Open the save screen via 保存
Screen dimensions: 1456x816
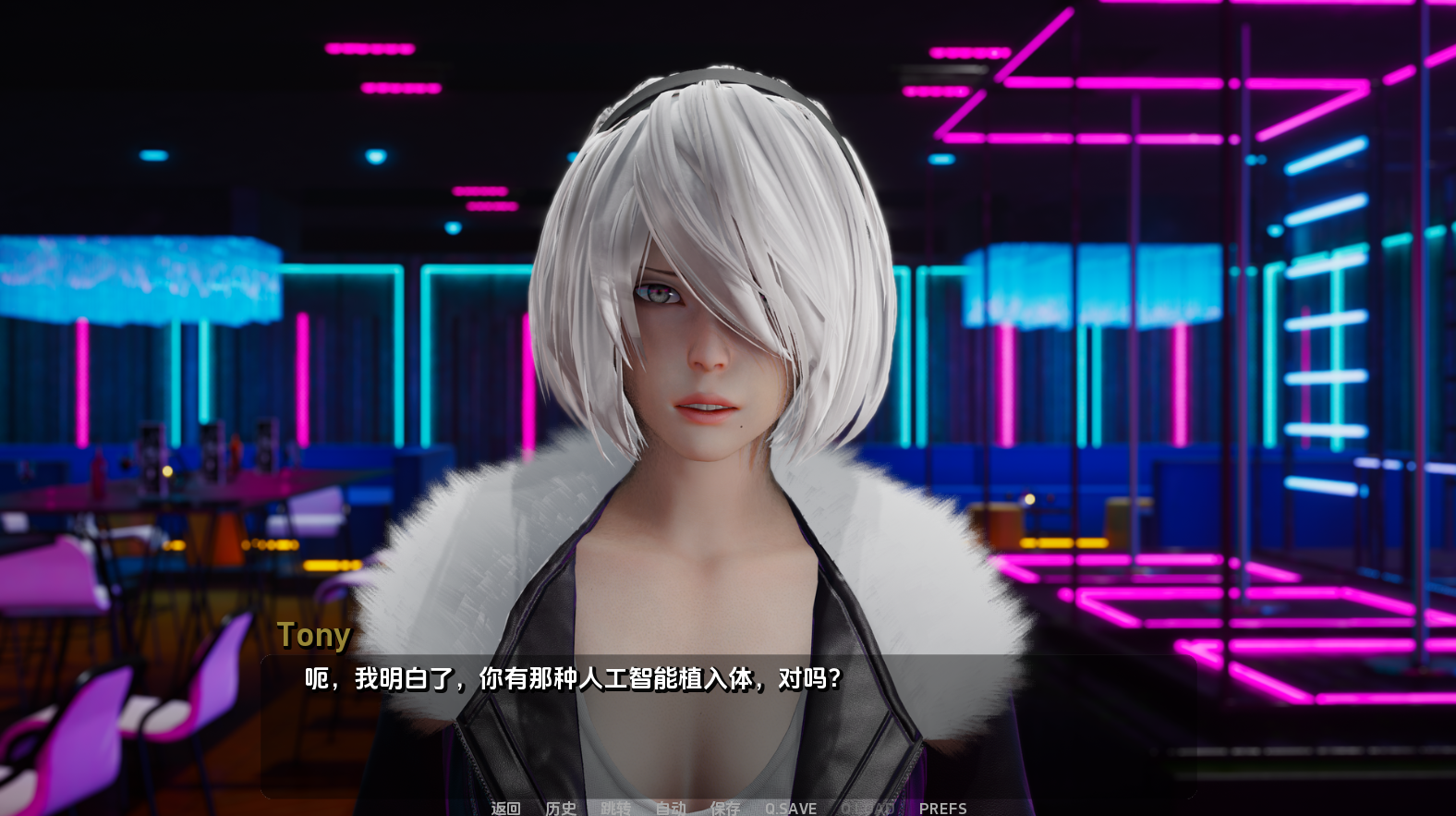pos(726,807)
